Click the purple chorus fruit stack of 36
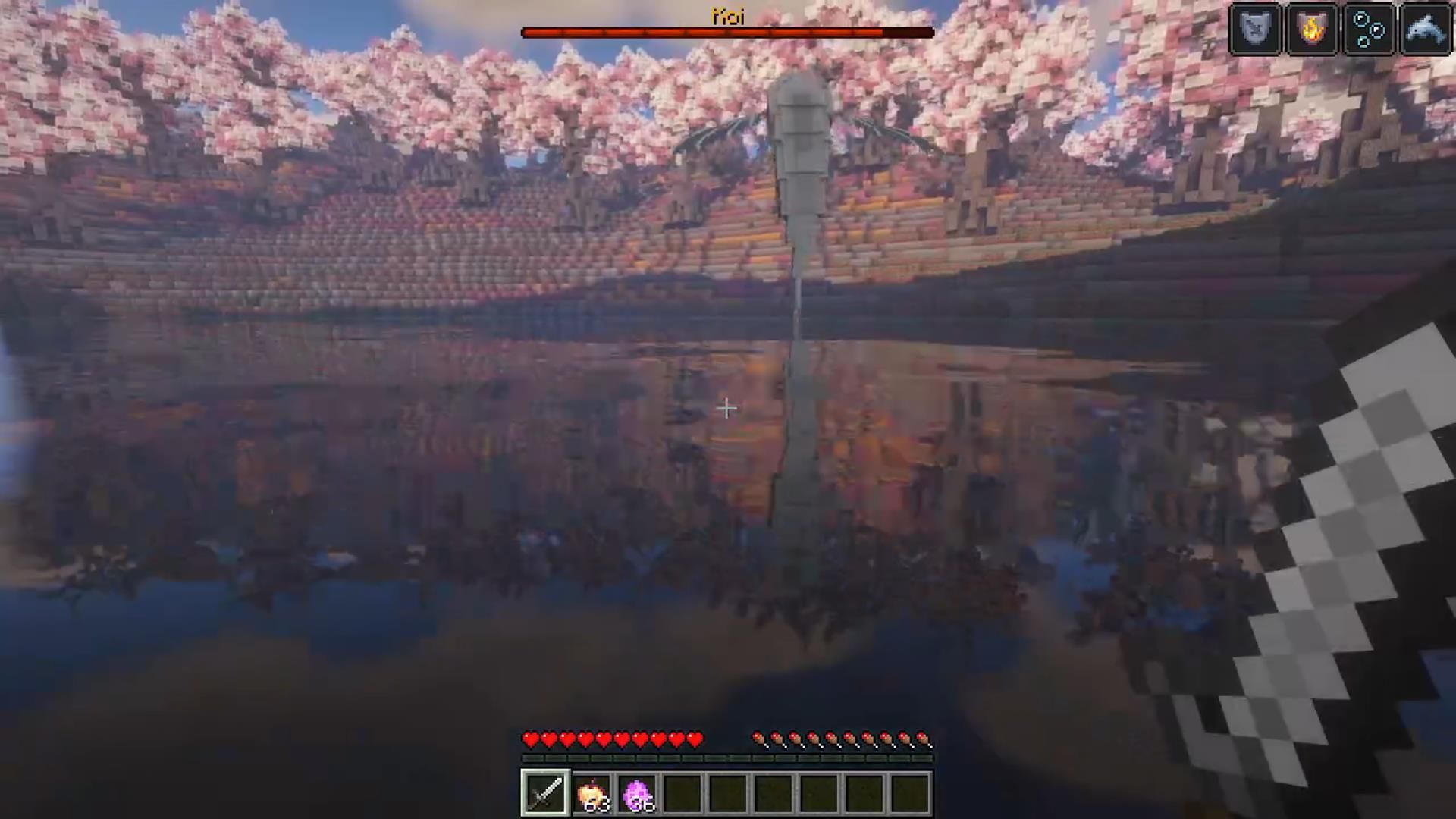Screen dimensions: 1456x819 click(x=638, y=792)
